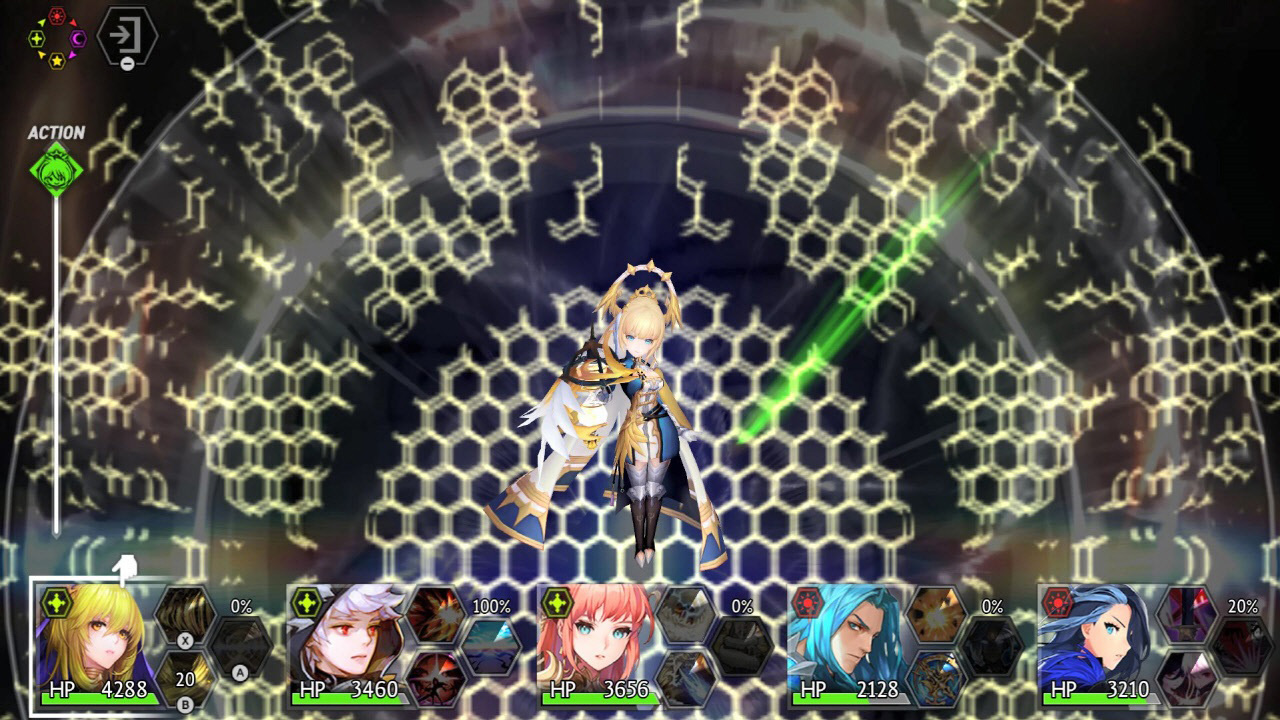This screenshot has width=1280, height=720.
Task: Select the green cross element on the elemental wheel
Action: pos(37,38)
